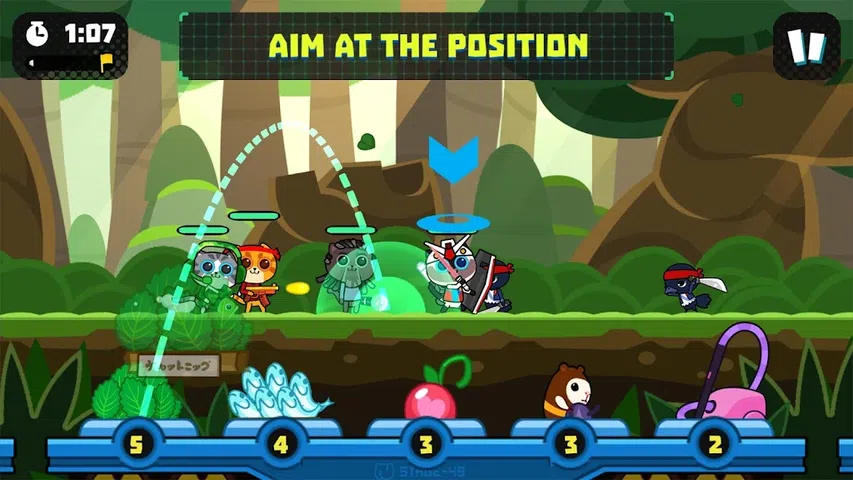Pause the game with the top-right button
Viewport: 853px width, 480px height.
click(806, 46)
